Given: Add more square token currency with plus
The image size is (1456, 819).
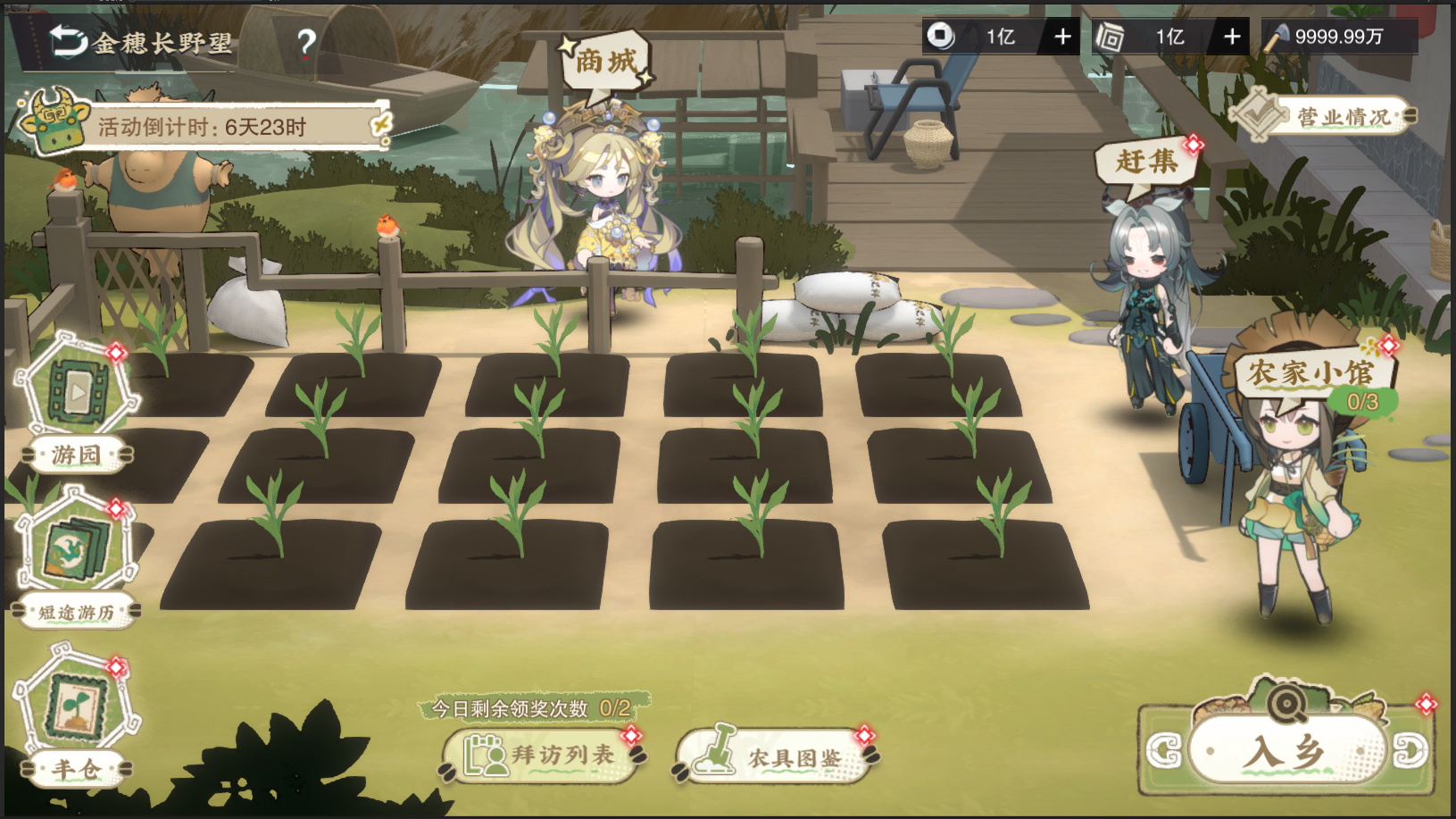Looking at the screenshot, I should point(1232,37).
